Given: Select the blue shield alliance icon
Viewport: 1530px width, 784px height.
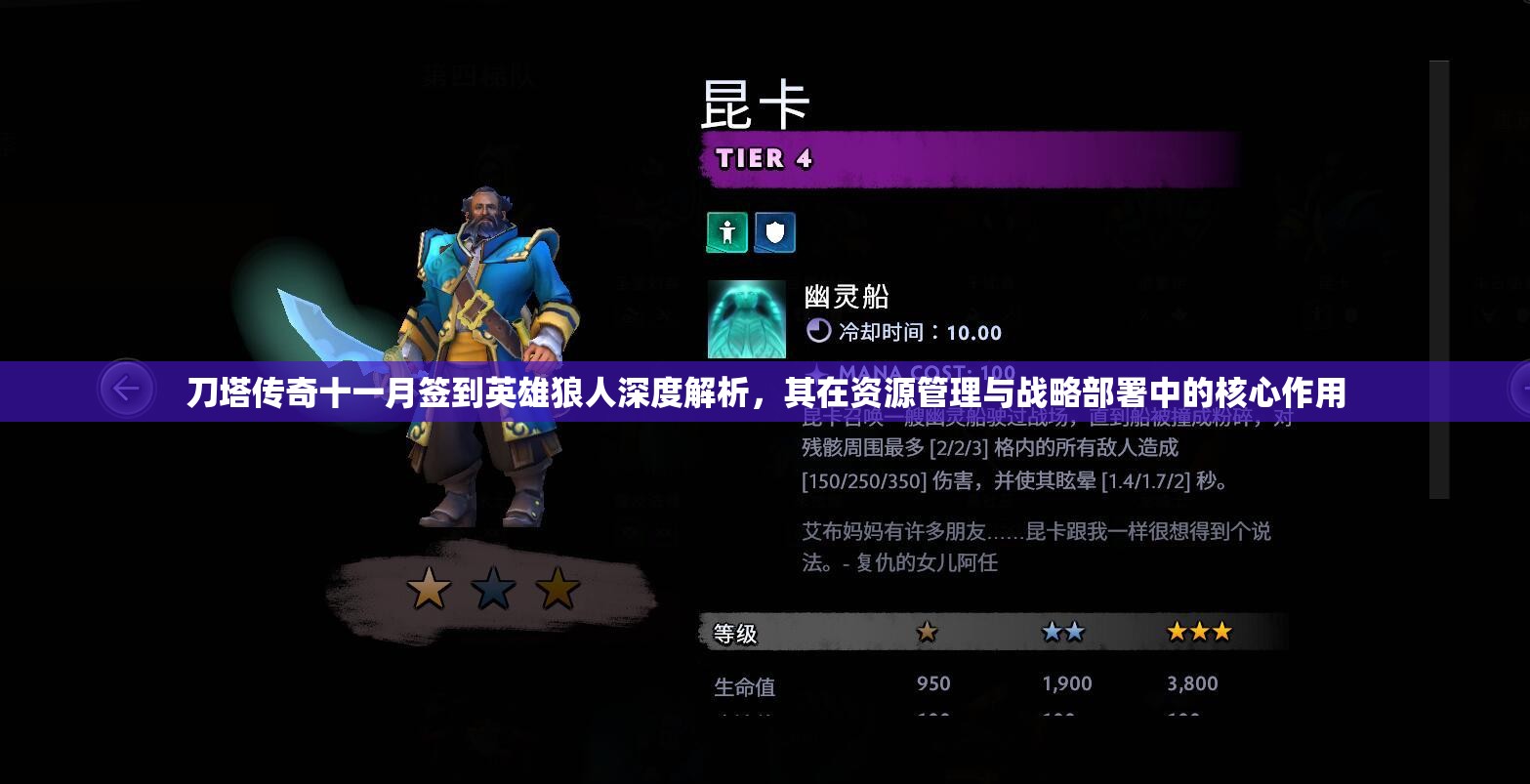Looking at the screenshot, I should tap(774, 232).
